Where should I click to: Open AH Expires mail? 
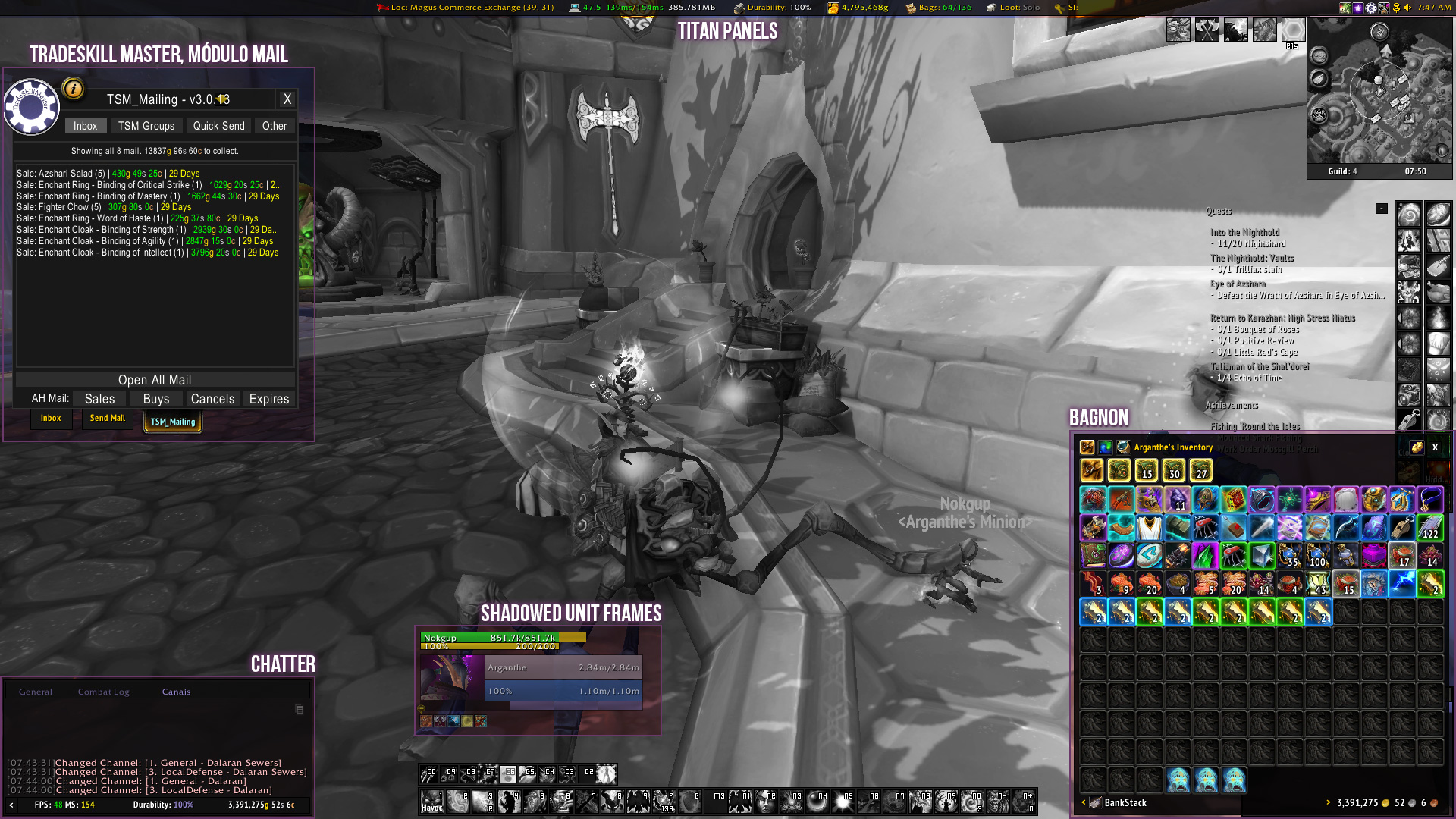[x=269, y=399]
